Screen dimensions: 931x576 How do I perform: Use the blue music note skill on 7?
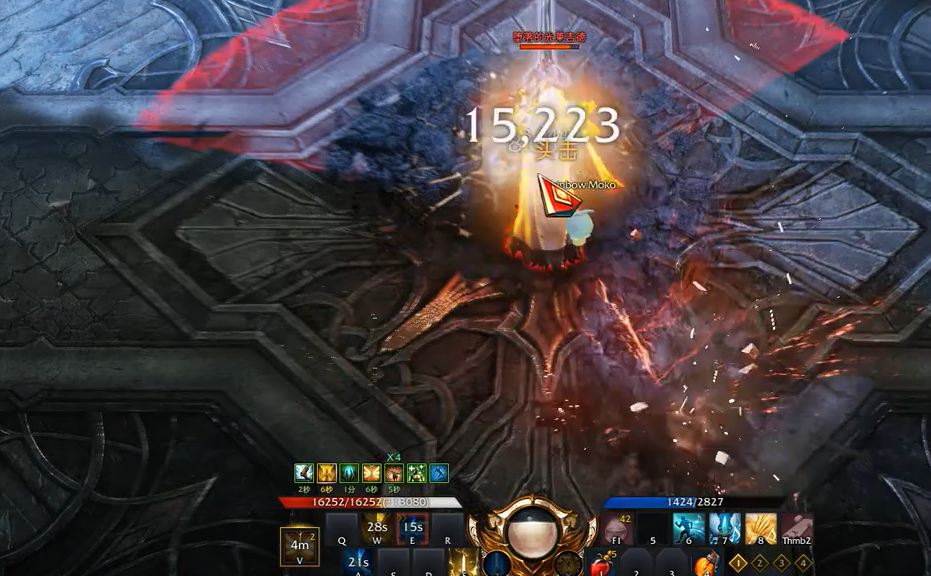coord(725,529)
